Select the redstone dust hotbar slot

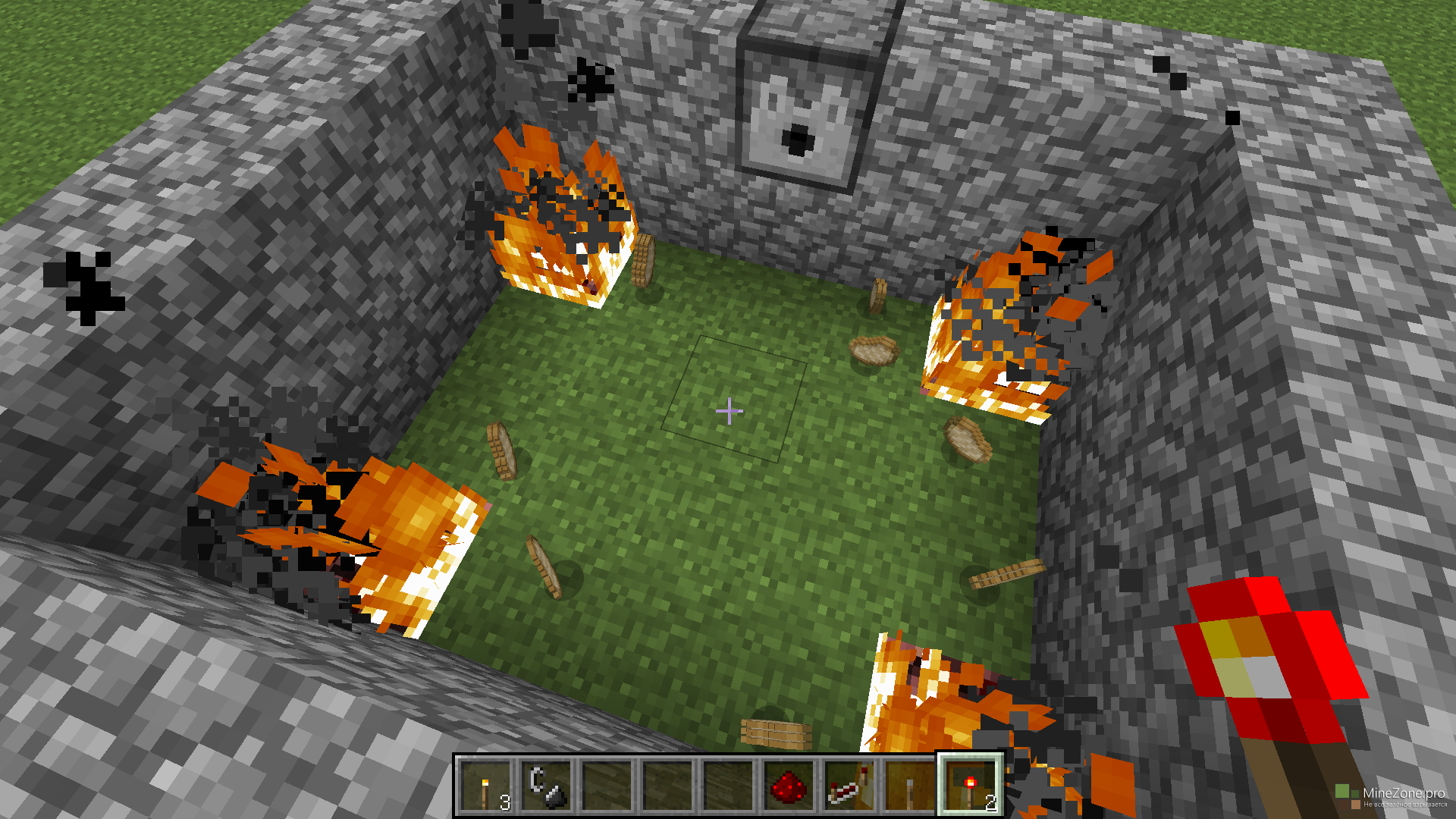click(789, 787)
